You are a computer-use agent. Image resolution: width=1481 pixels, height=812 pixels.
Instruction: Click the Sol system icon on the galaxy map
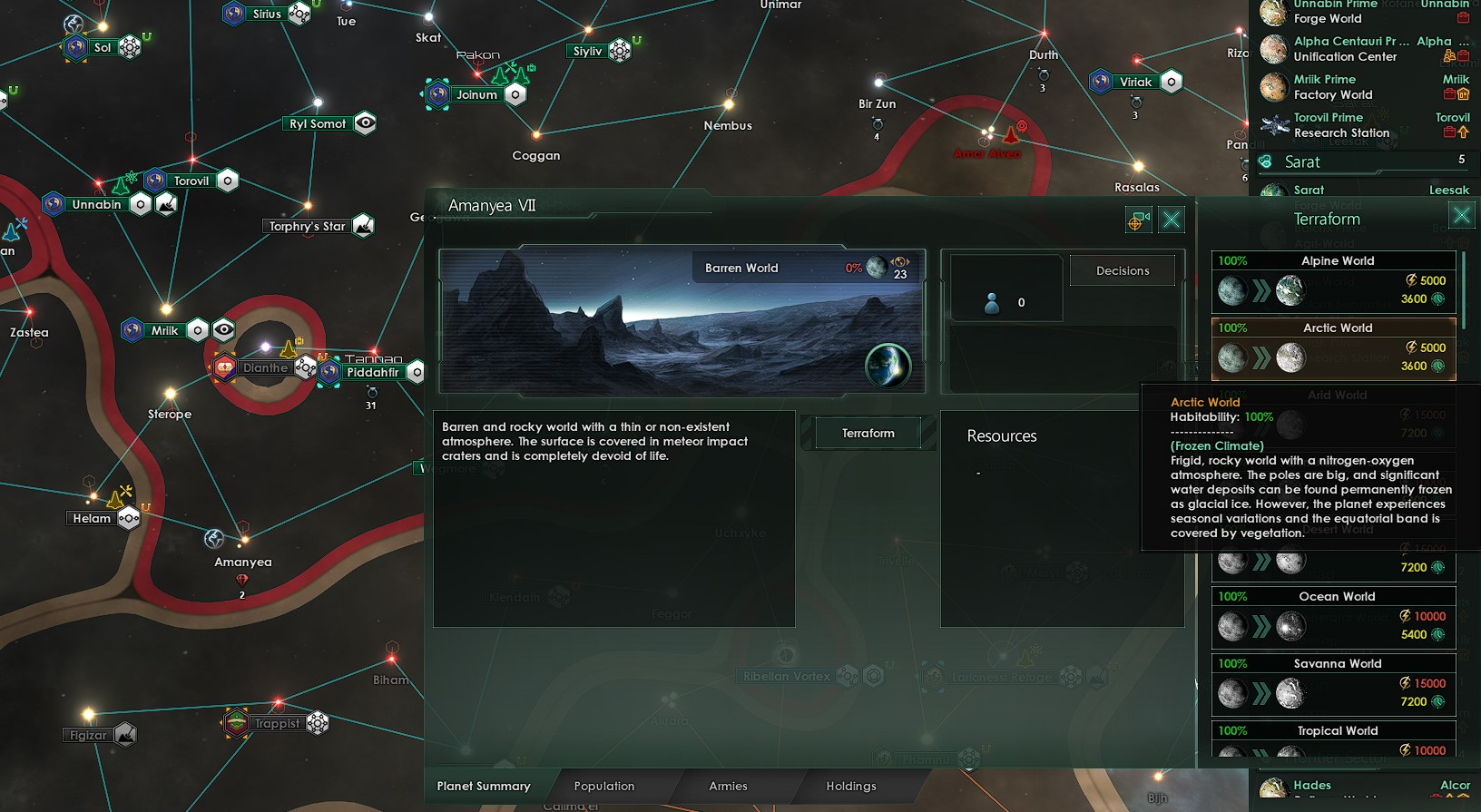click(x=76, y=45)
